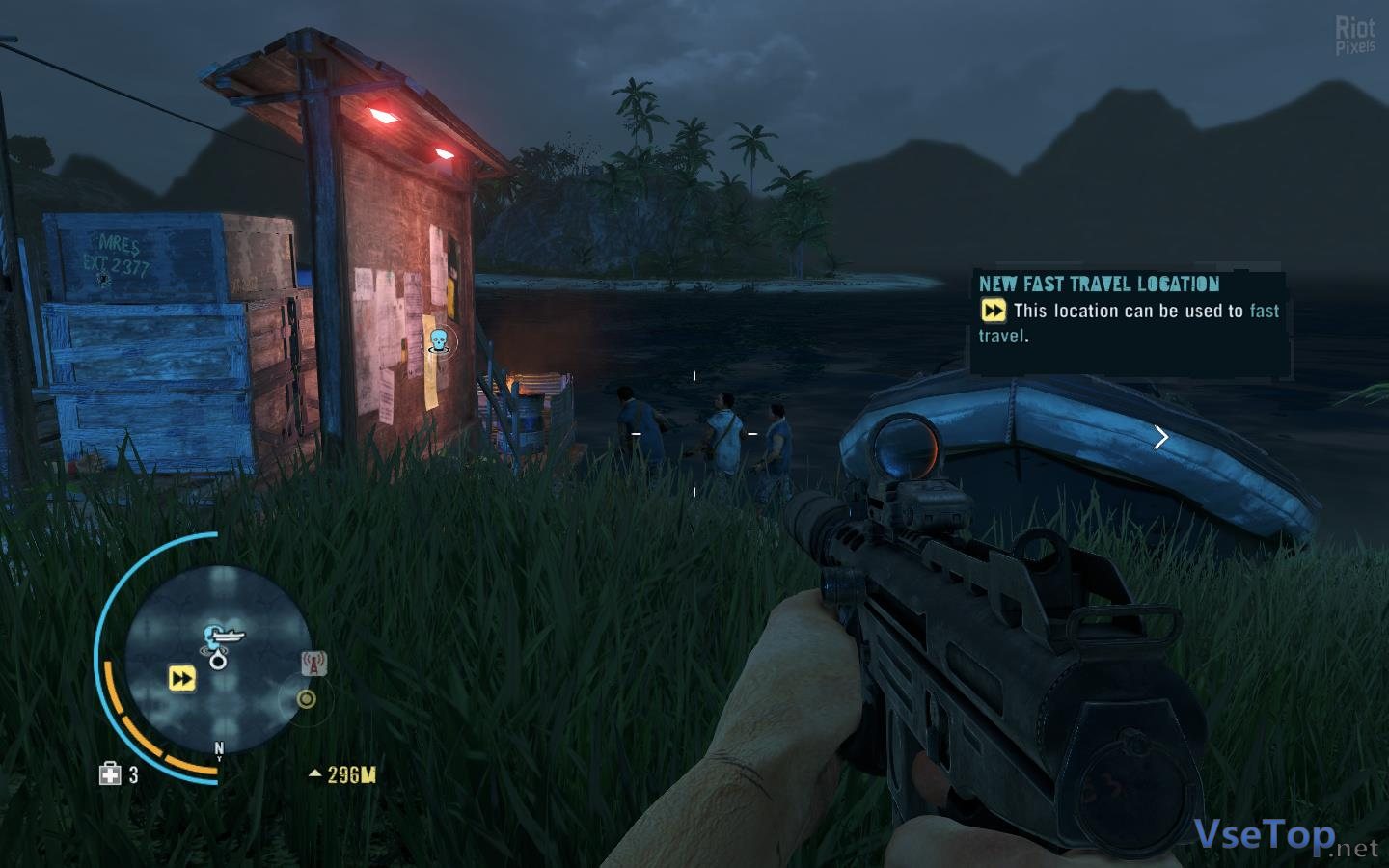Select the medkit icon
This screenshot has height=868, width=1389.
(x=110, y=773)
